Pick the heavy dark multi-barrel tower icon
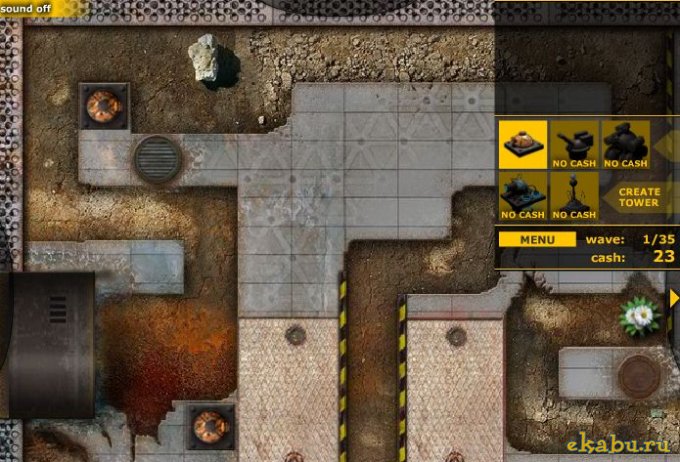The width and height of the screenshot is (680, 462). [x=626, y=144]
